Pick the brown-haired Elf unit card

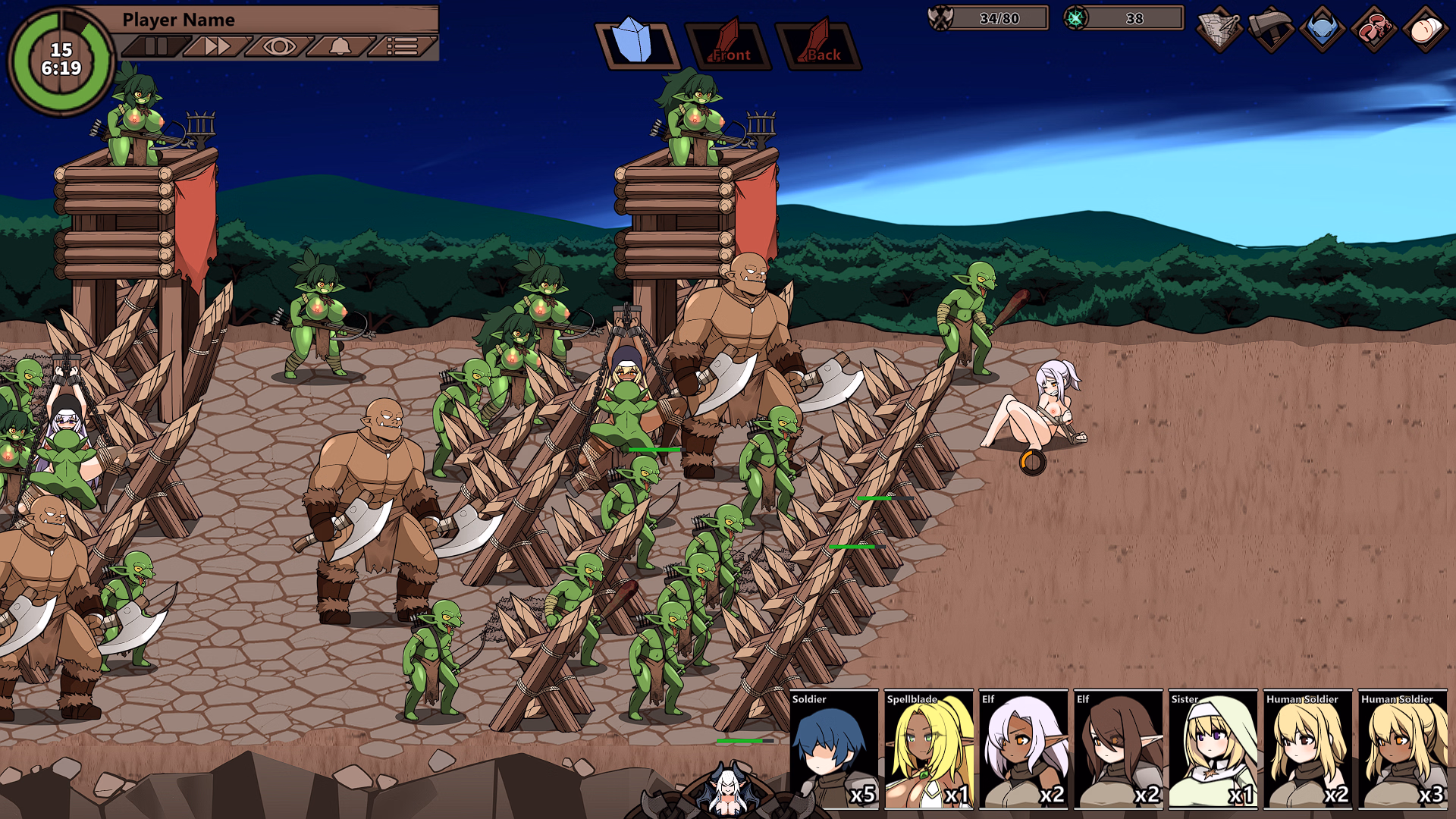coord(1119,749)
